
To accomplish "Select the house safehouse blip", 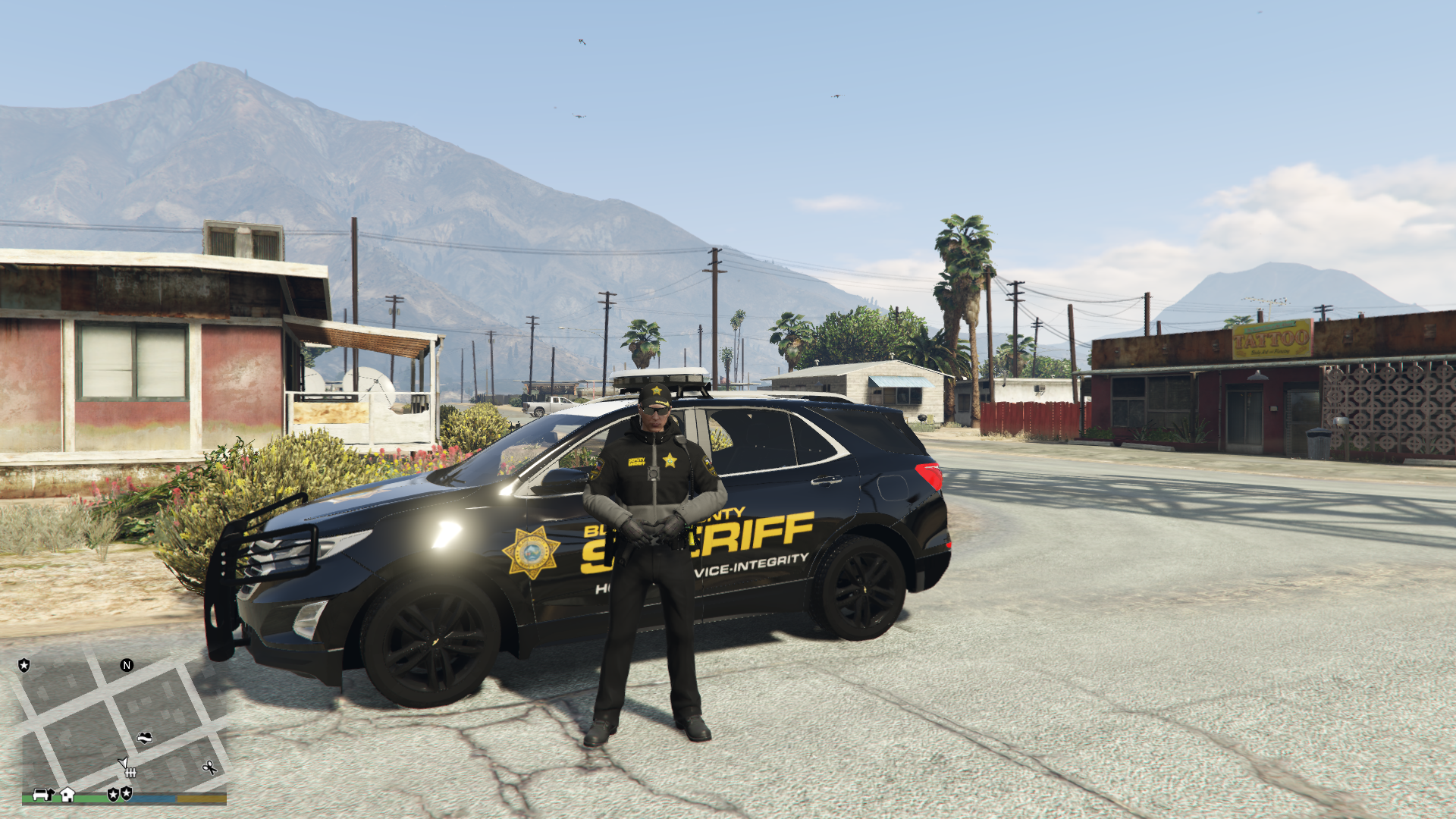I will click(67, 794).
